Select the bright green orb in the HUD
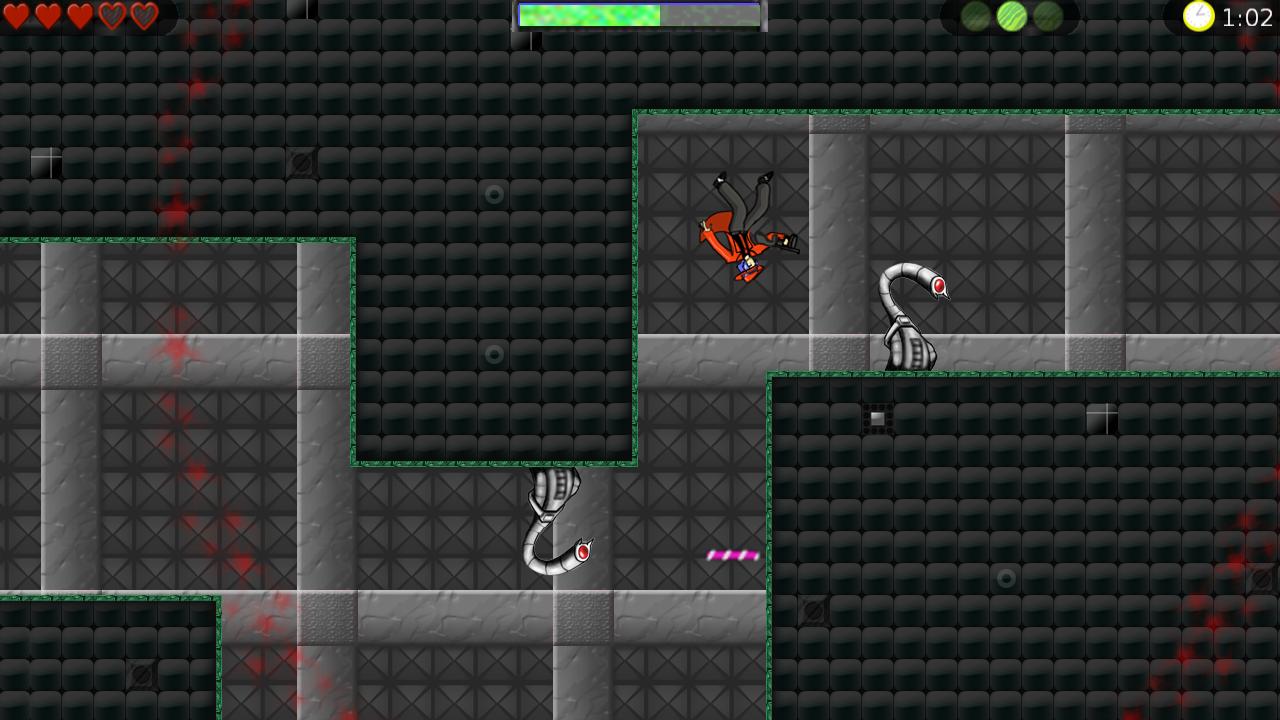The width and height of the screenshot is (1280, 720). 1011,16
